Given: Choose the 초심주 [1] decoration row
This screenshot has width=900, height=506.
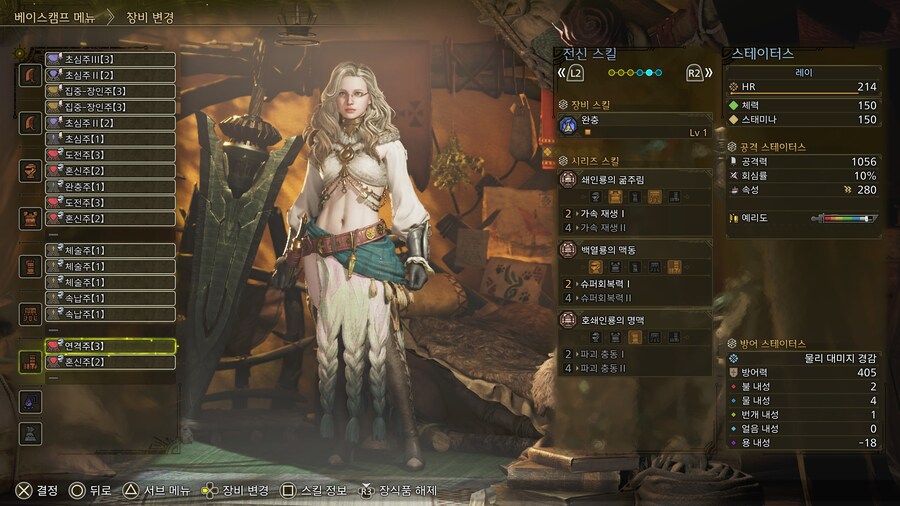Looking at the screenshot, I should [x=110, y=138].
